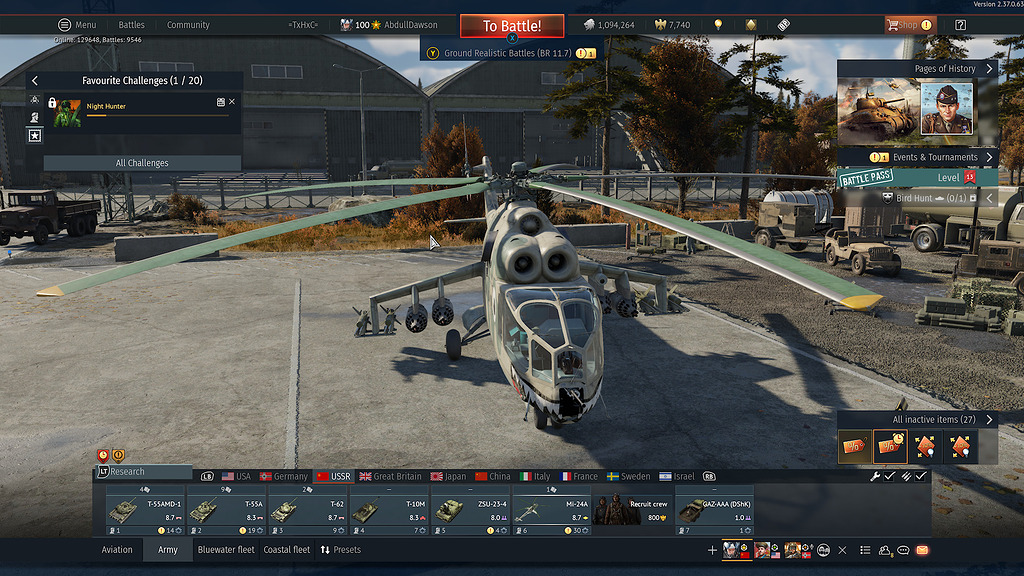Viewport: 1024px width, 576px height.
Task: Open the crew Presets
Action: point(340,550)
